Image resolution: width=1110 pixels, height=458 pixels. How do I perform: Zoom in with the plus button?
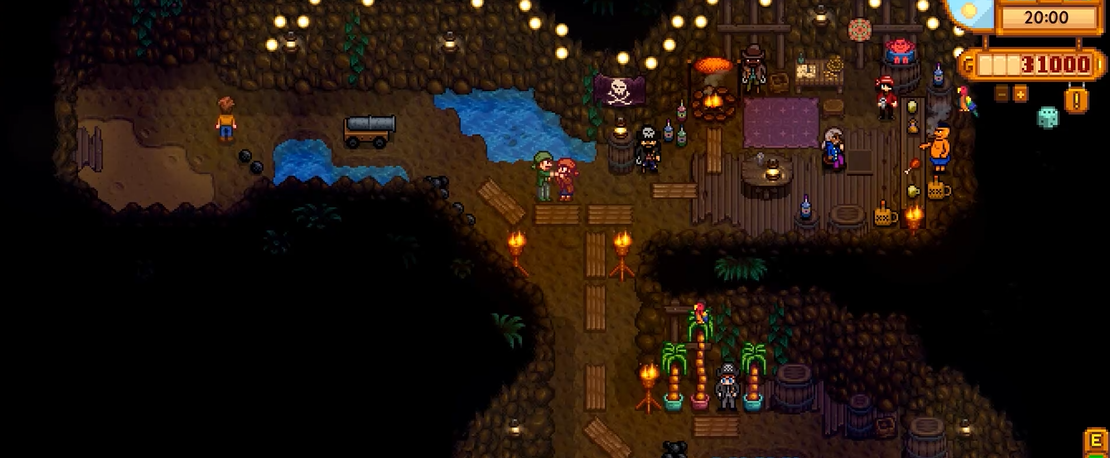click(1020, 94)
